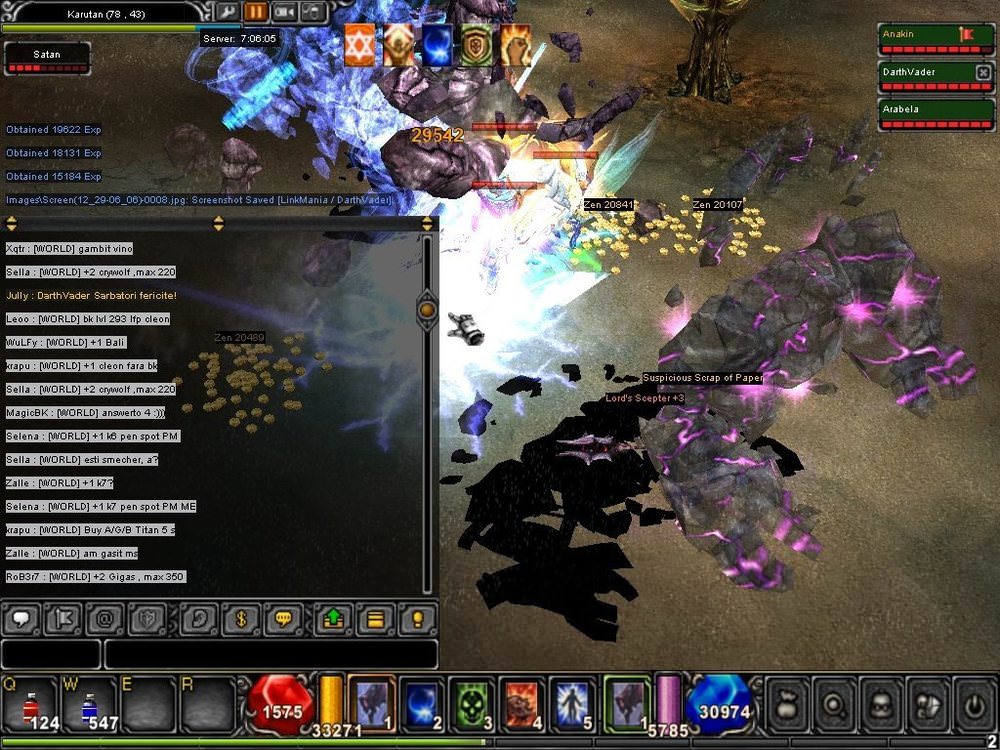Remove DarthVader with the X button
This screenshot has width=1000, height=750.
983,72
